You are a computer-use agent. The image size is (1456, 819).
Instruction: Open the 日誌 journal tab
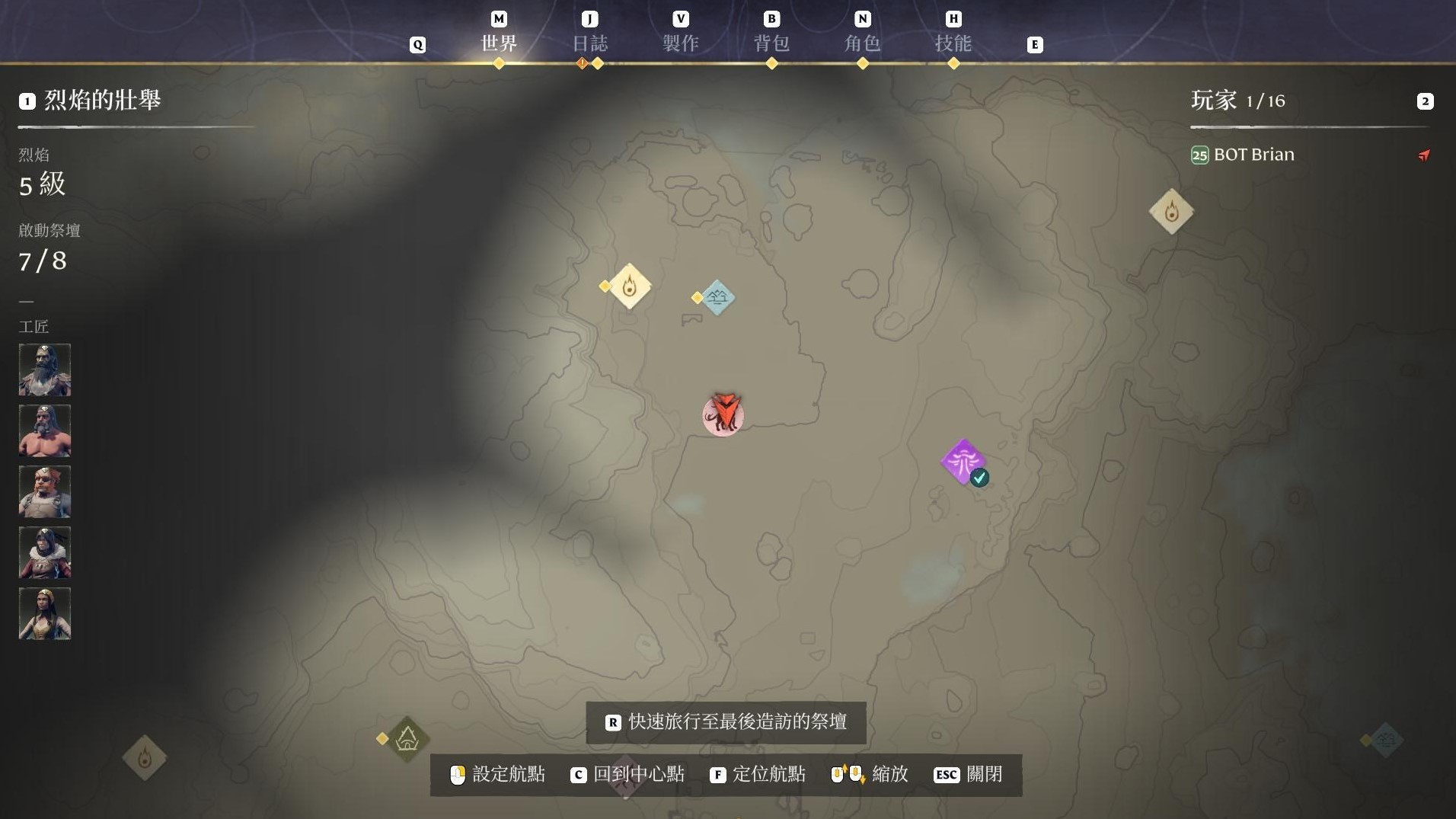[589, 43]
